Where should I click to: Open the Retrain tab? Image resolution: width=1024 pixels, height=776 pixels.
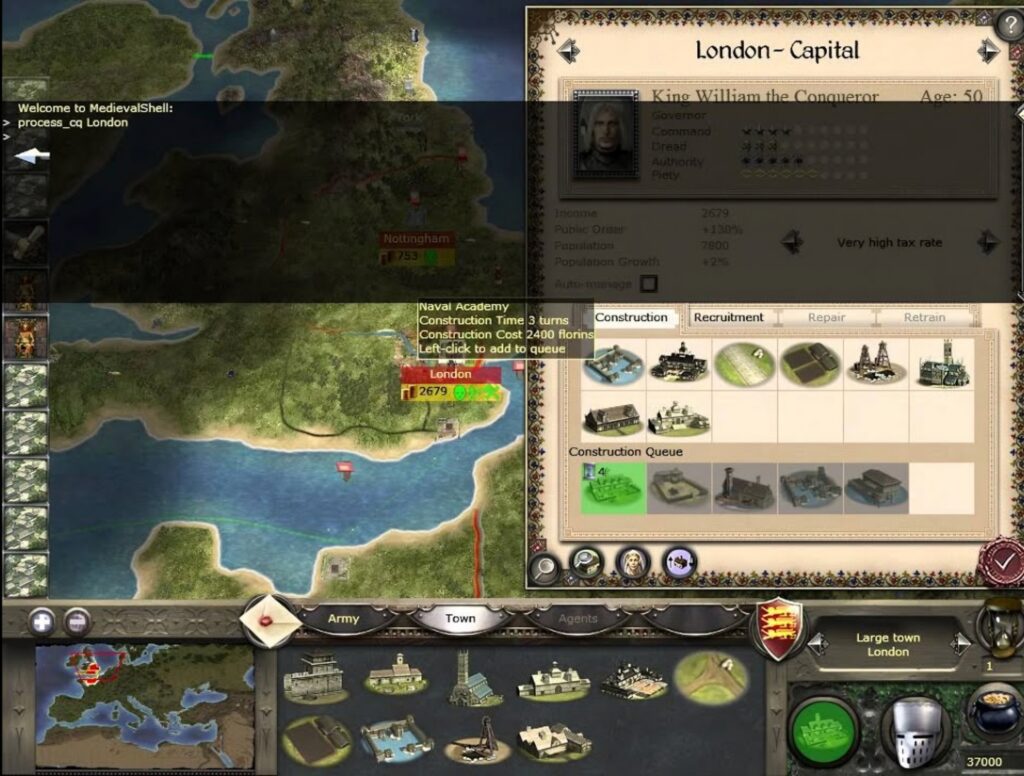[924, 317]
